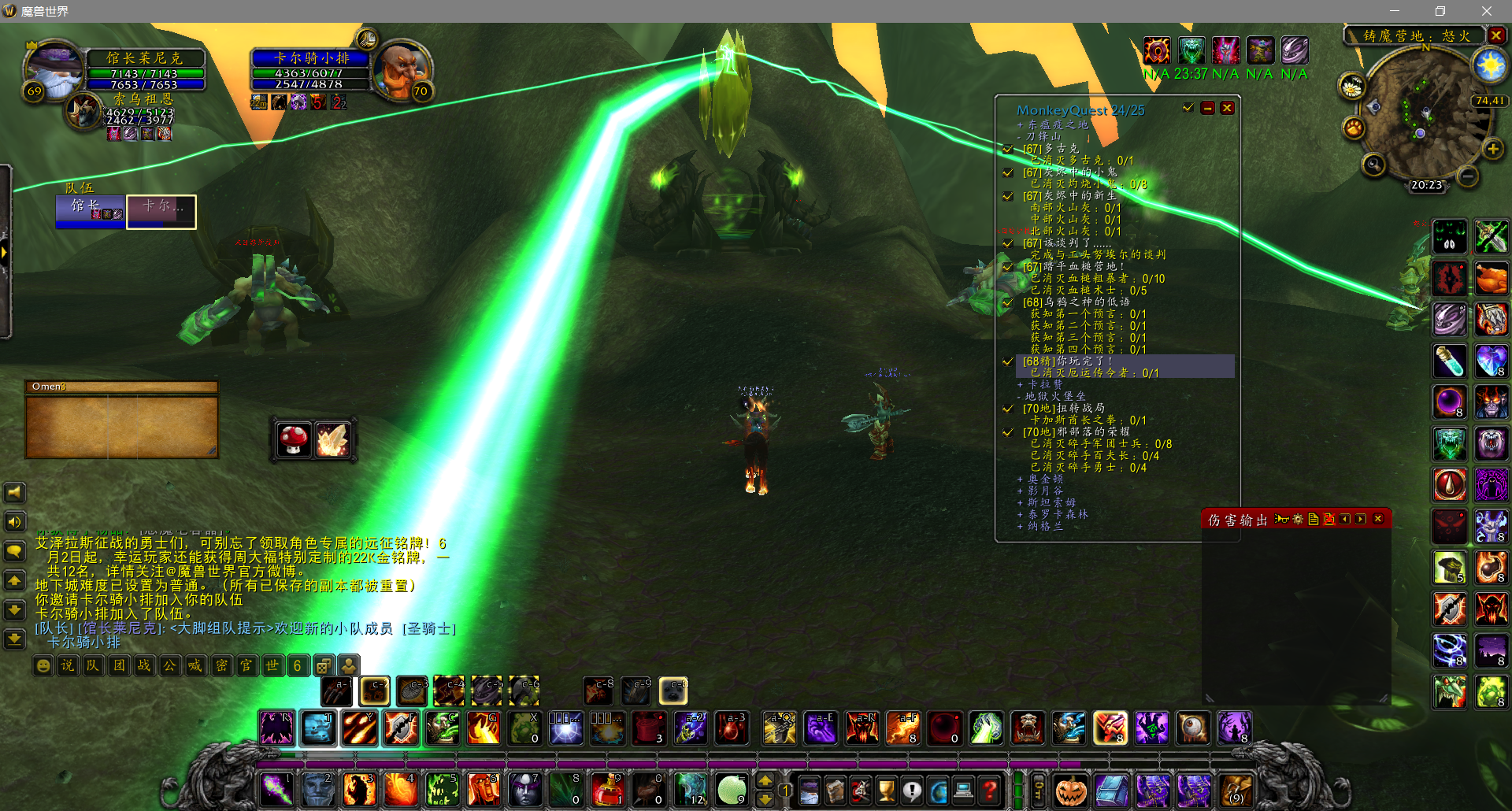This screenshot has height=811, width=1512.
Task: Minimize the MonkeyQuest tracker
Action: point(1207,109)
